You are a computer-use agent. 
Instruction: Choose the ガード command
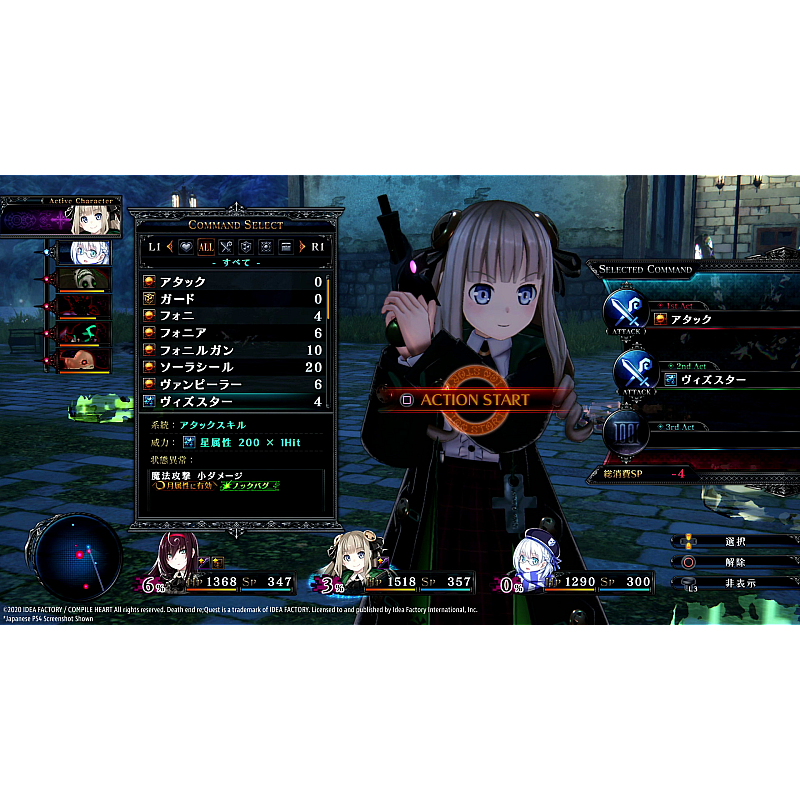232,299
